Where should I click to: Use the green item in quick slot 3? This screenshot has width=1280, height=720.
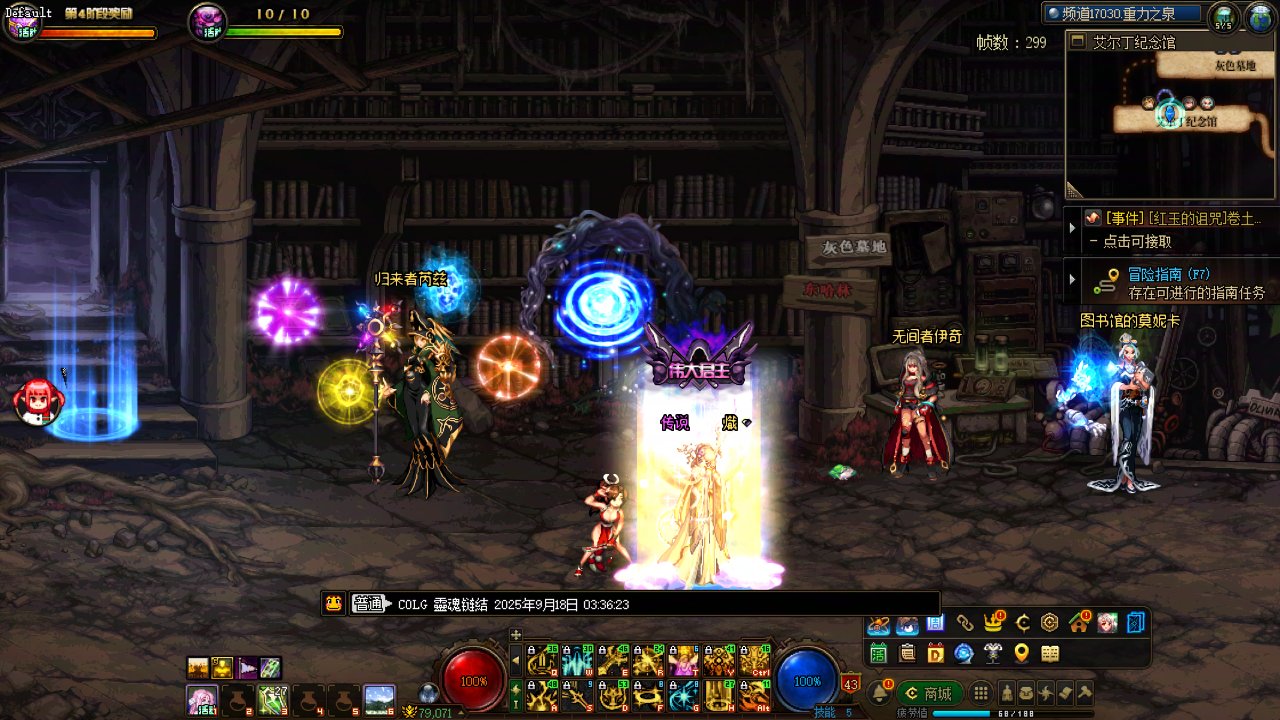tap(271, 697)
